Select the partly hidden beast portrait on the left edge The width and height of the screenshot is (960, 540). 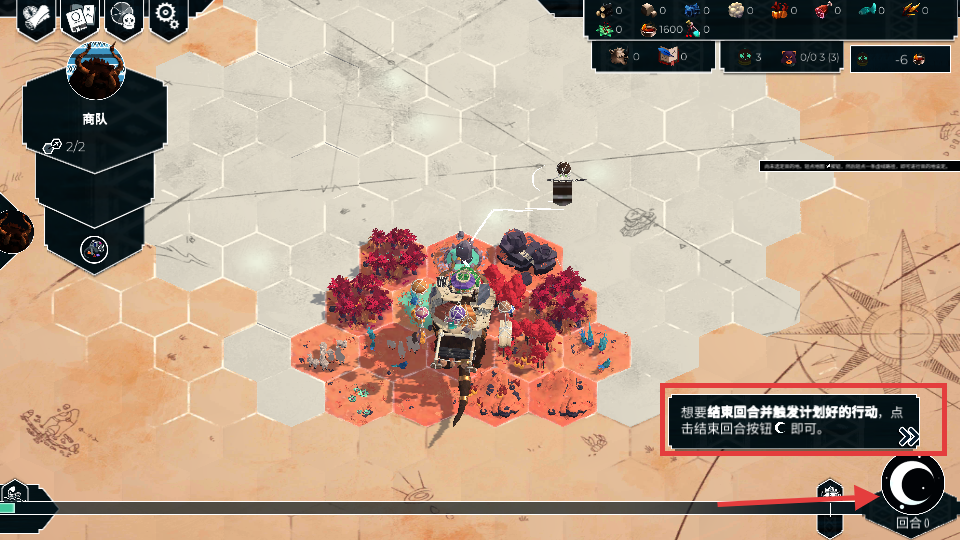[x=14, y=231]
